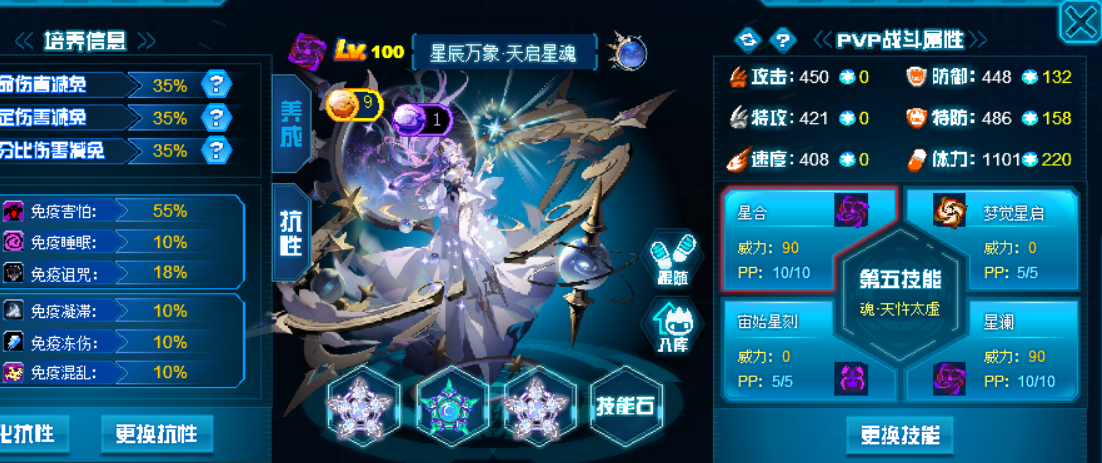1102x463 pixels.
Task: Click the orange orb counter showing 9
Action: click(x=353, y=102)
